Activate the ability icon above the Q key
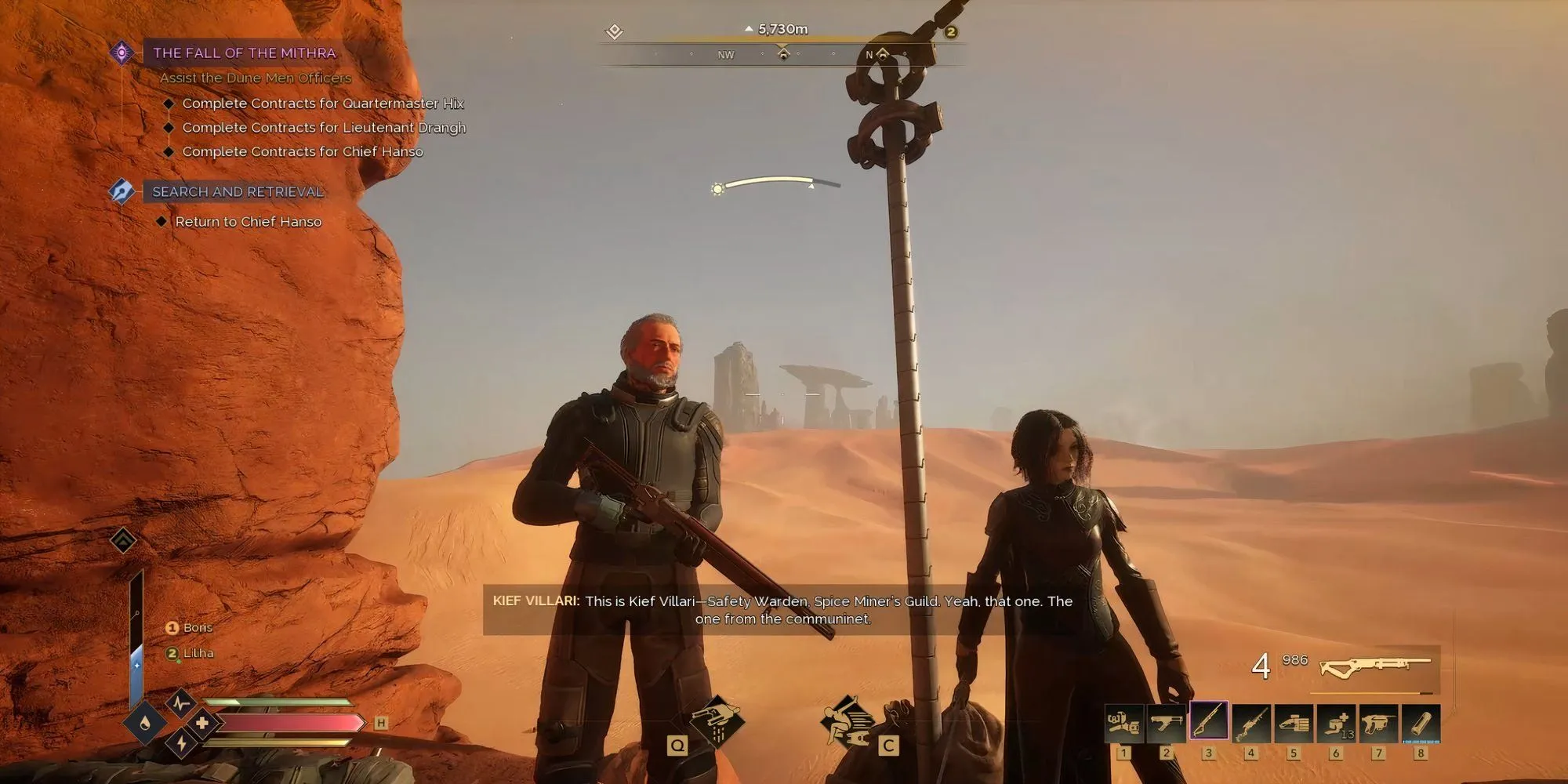 click(x=717, y=719)
